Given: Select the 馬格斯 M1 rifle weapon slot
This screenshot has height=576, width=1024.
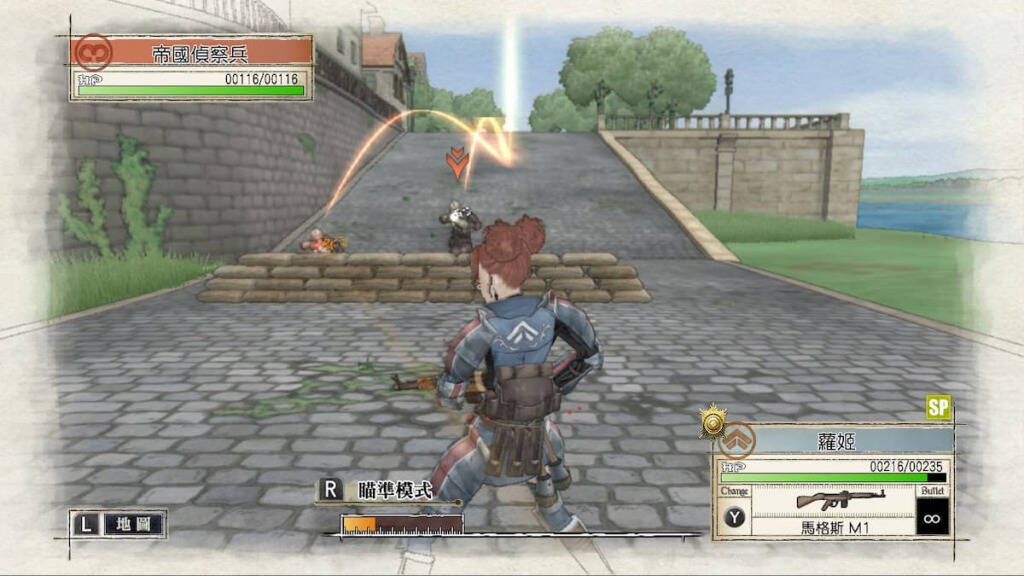Looking at the screenshot, I should pos(836,508).
